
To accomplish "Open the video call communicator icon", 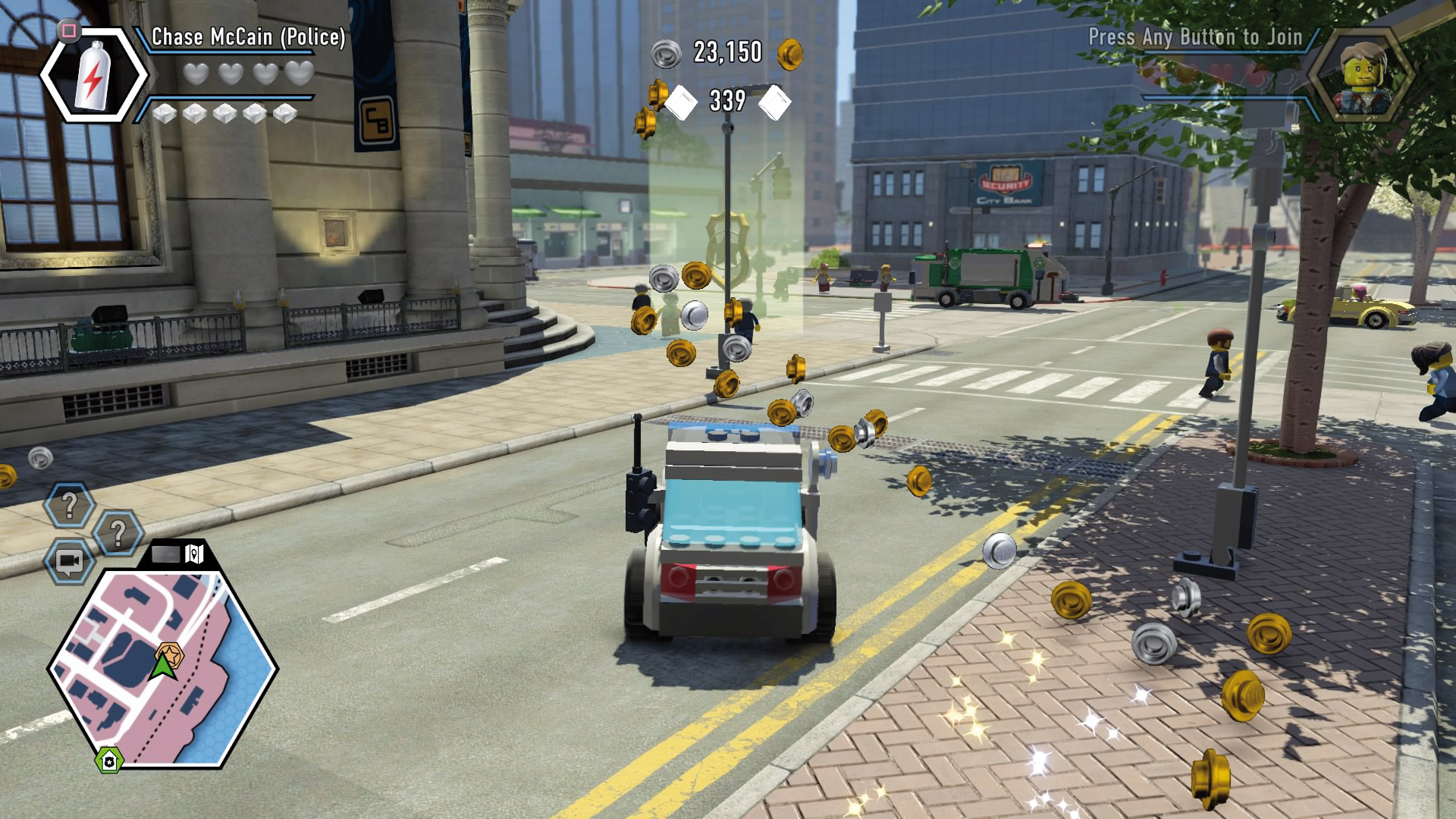I will coord(70,562).
